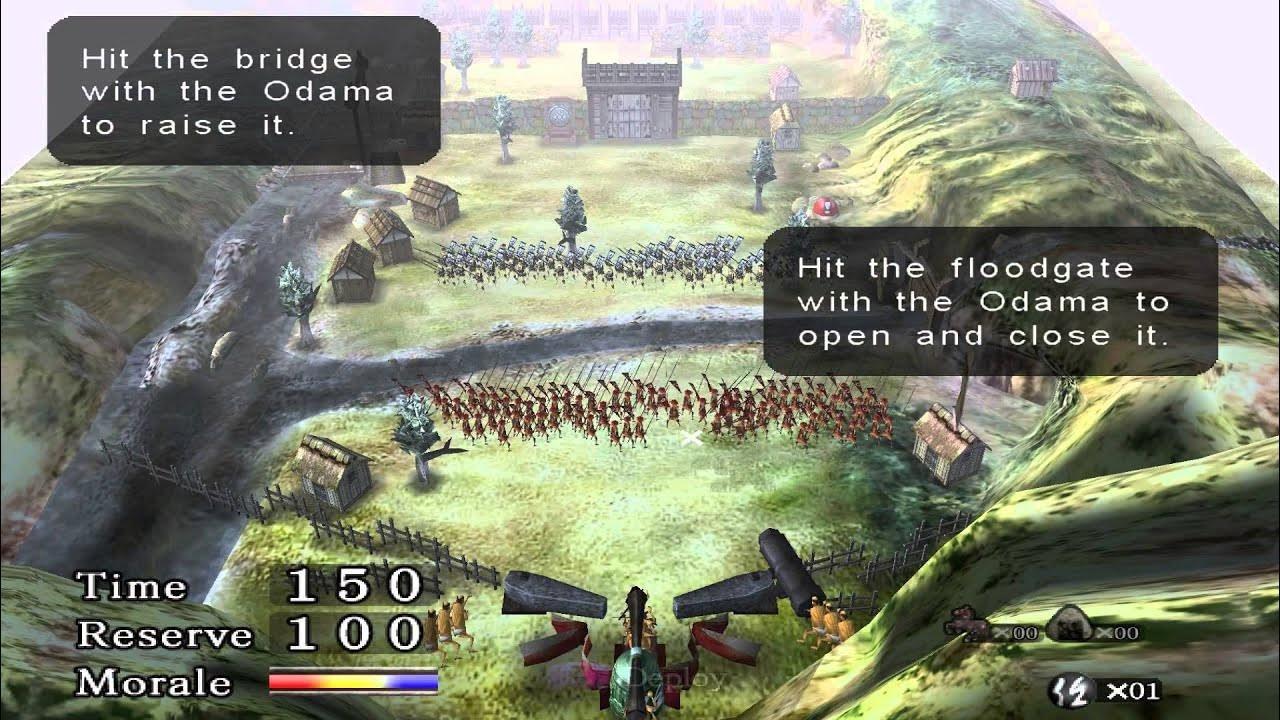Click the Time 150 counter

[352, 586]
